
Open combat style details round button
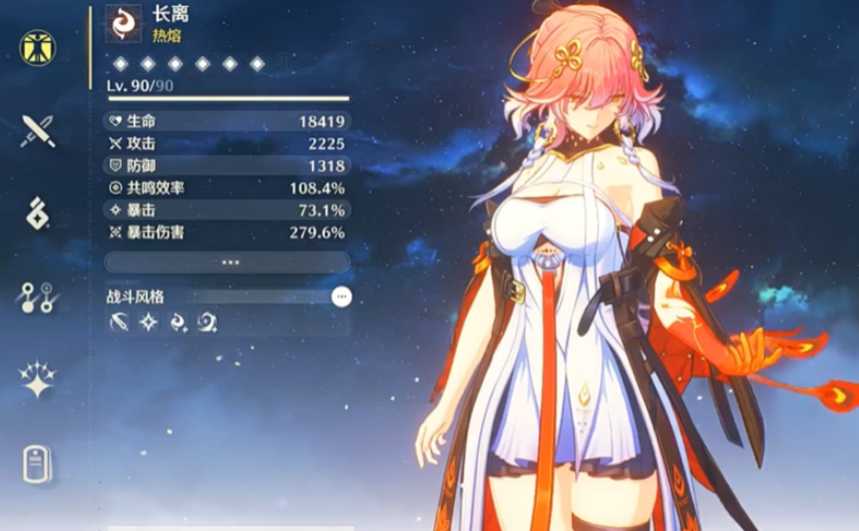pyautogui.click(x=341, y=297)
